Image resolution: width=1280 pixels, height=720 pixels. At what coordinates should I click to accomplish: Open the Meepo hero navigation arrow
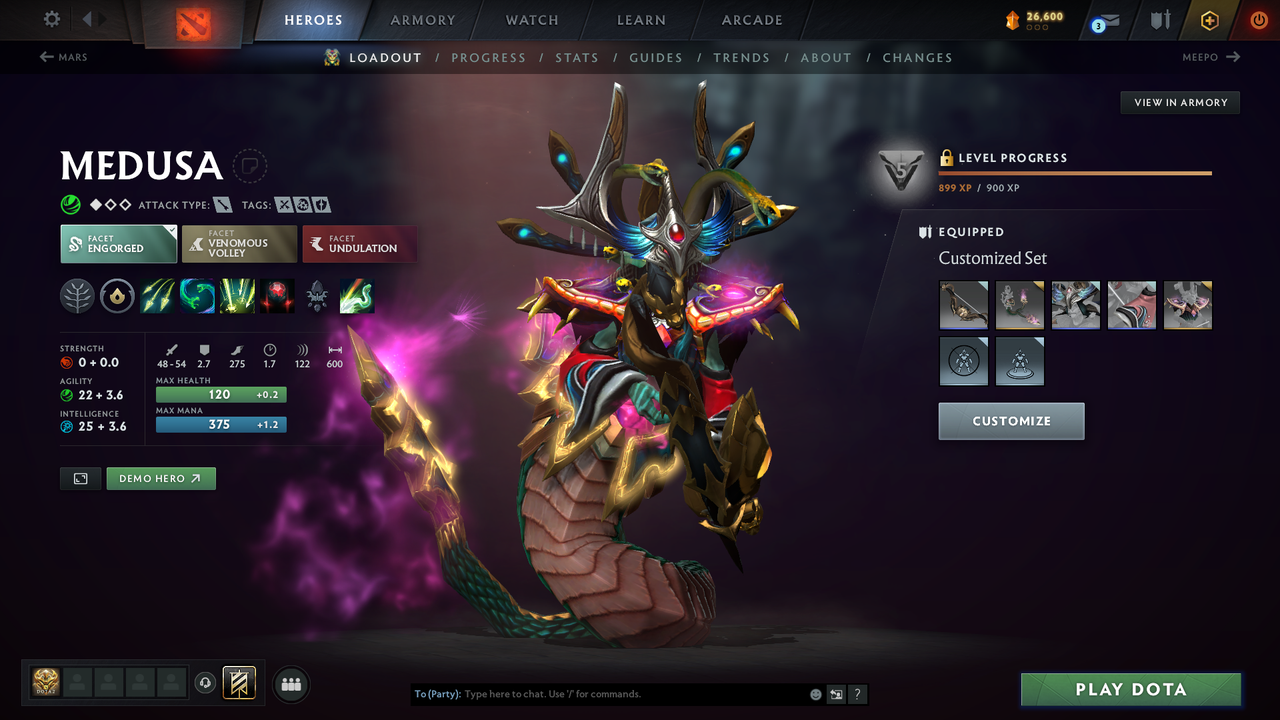coord(1232,57)
